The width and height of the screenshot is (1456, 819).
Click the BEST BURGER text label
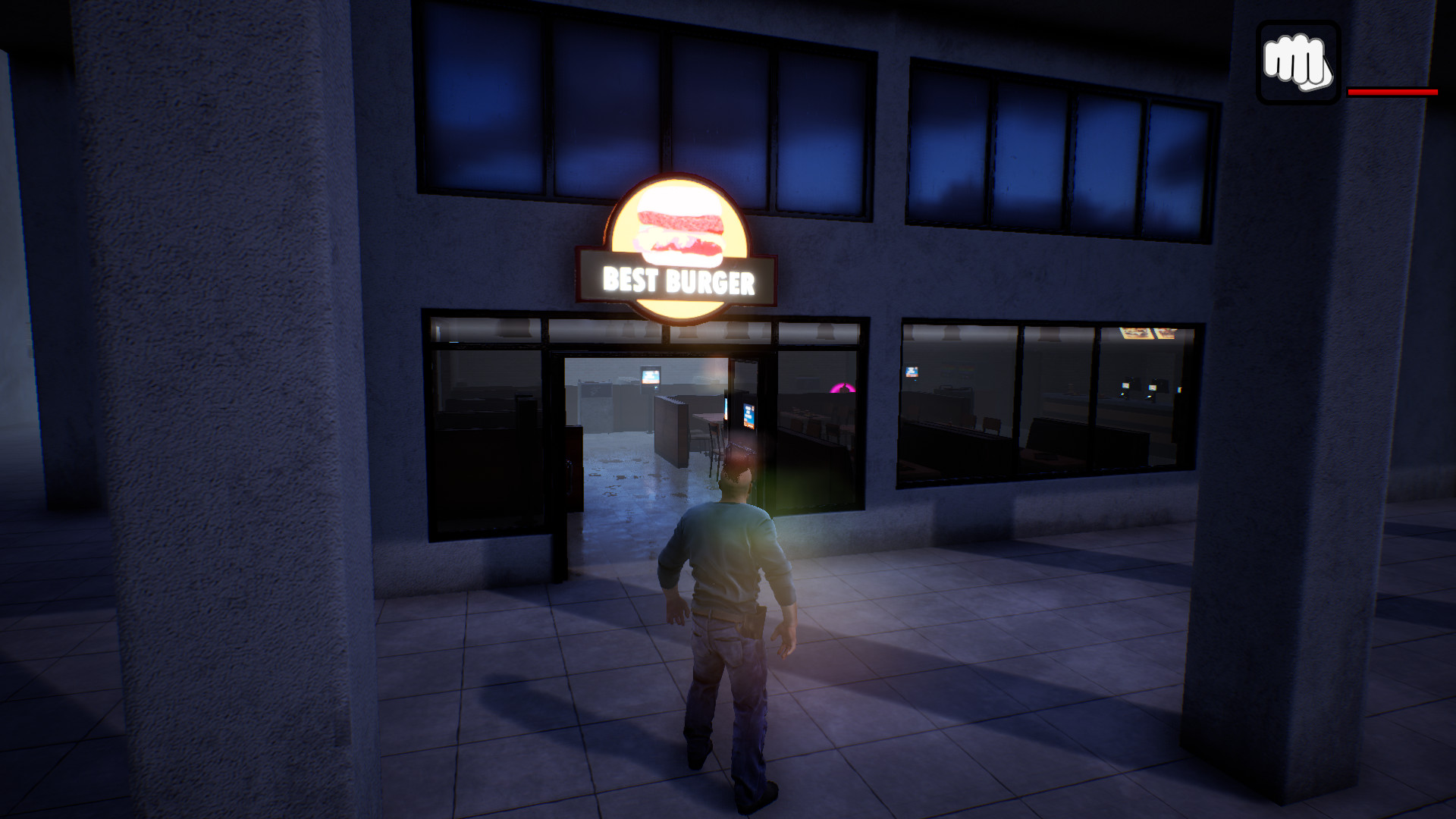point(677,281)
